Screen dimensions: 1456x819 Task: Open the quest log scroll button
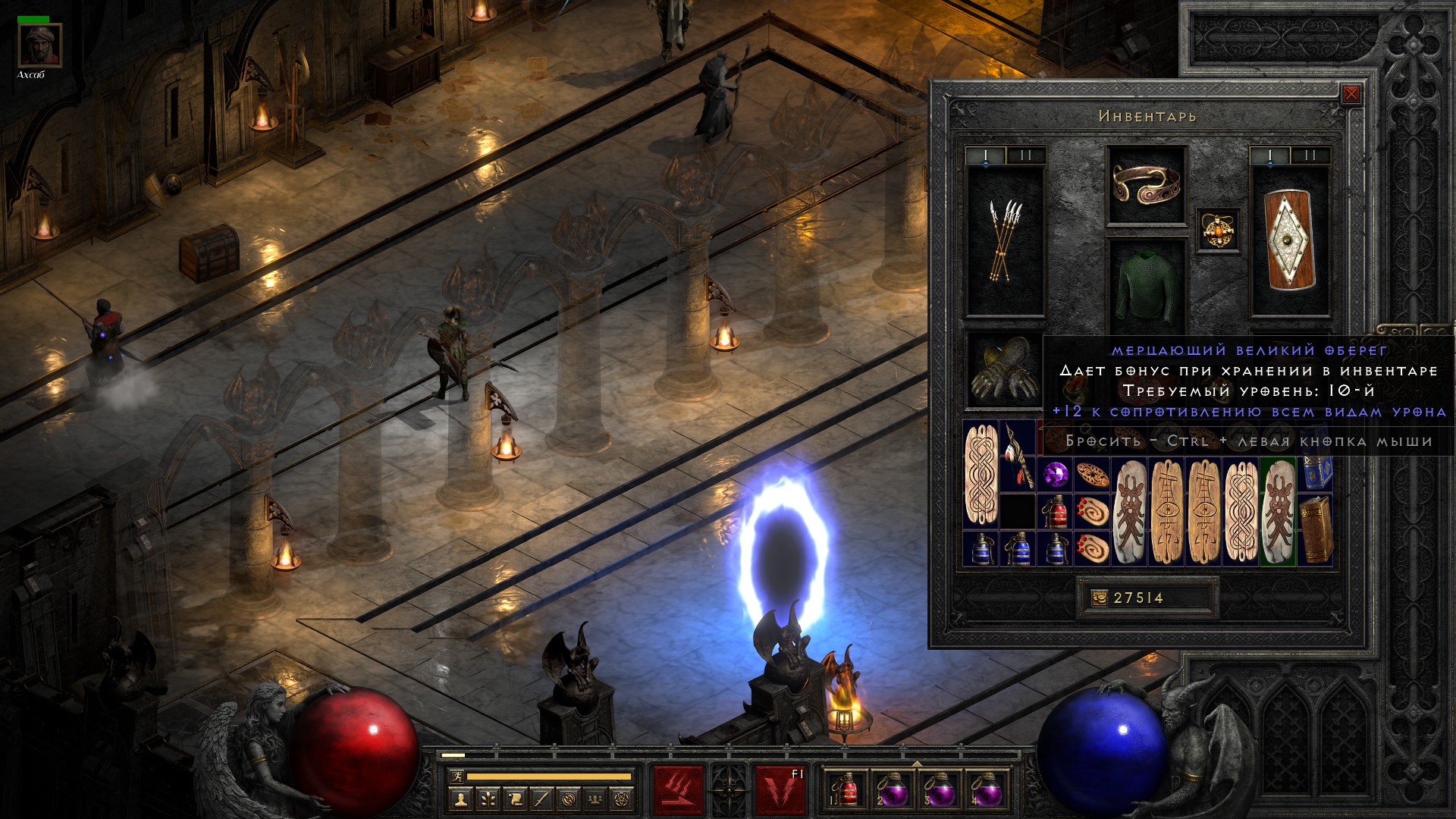click(515, 799)
